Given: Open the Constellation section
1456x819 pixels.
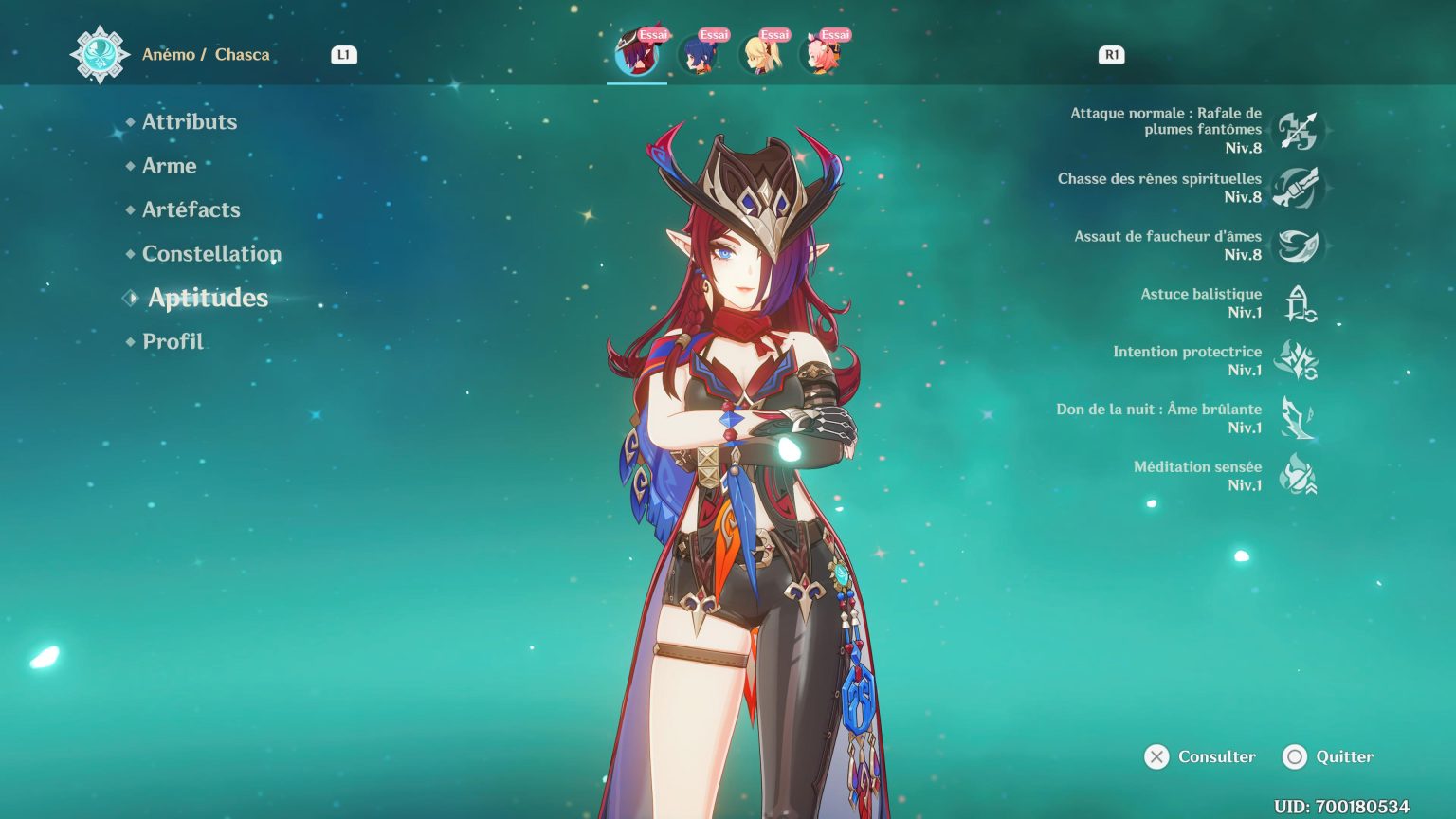Looking at the screenshot, I should click(x=210, y=253).
